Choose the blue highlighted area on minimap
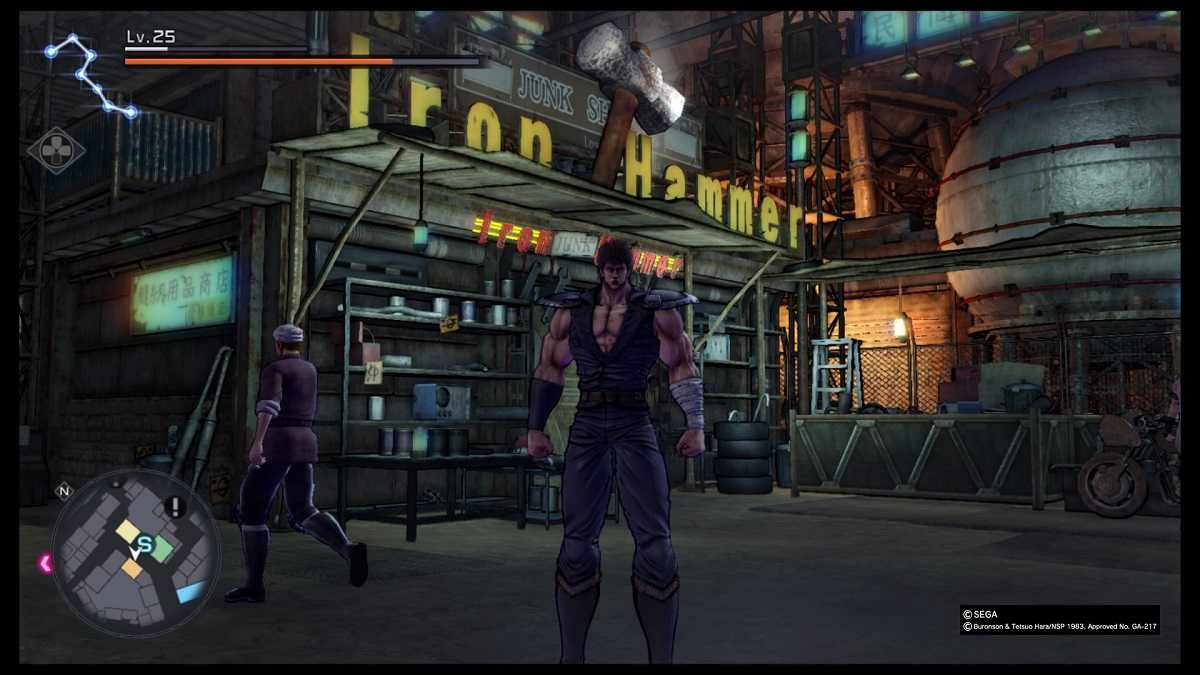1200x675 pixels. pos(190,592)
